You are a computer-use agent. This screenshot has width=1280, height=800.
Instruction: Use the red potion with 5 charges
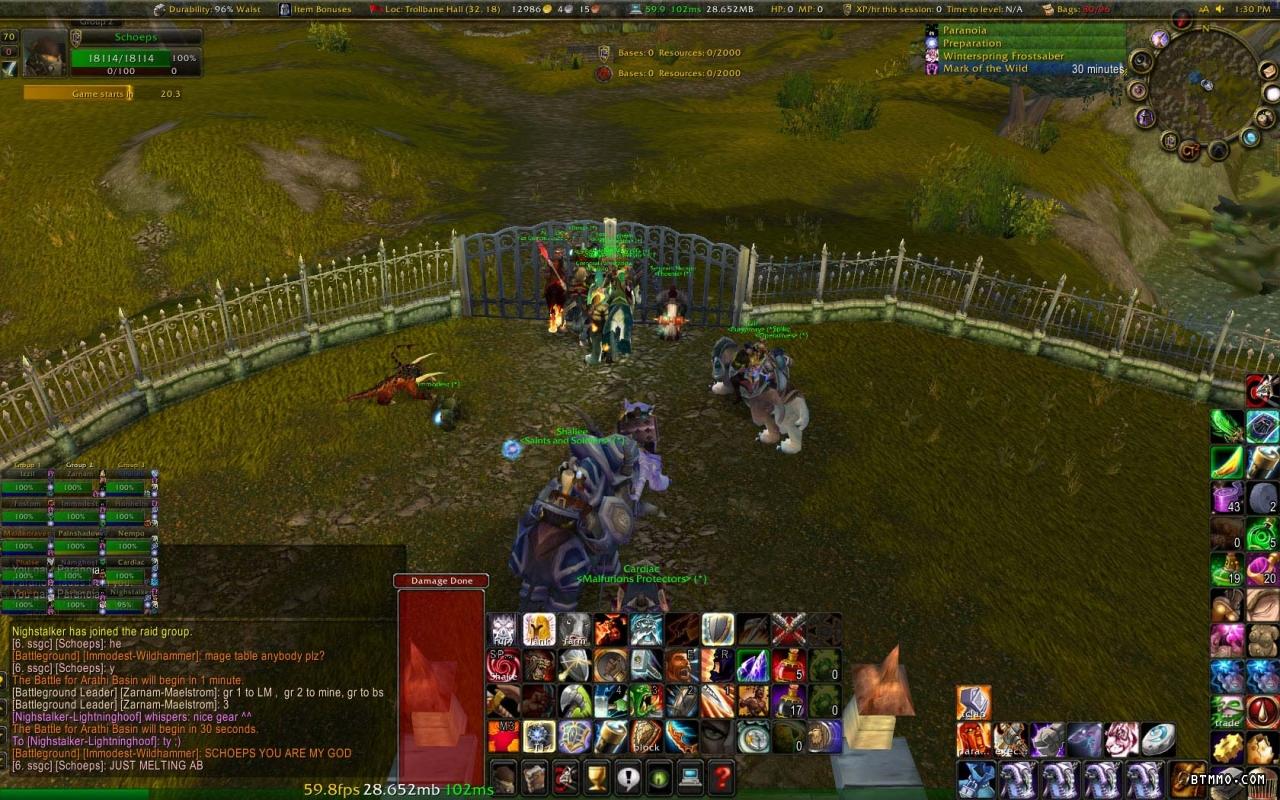(x=789, y=665)
